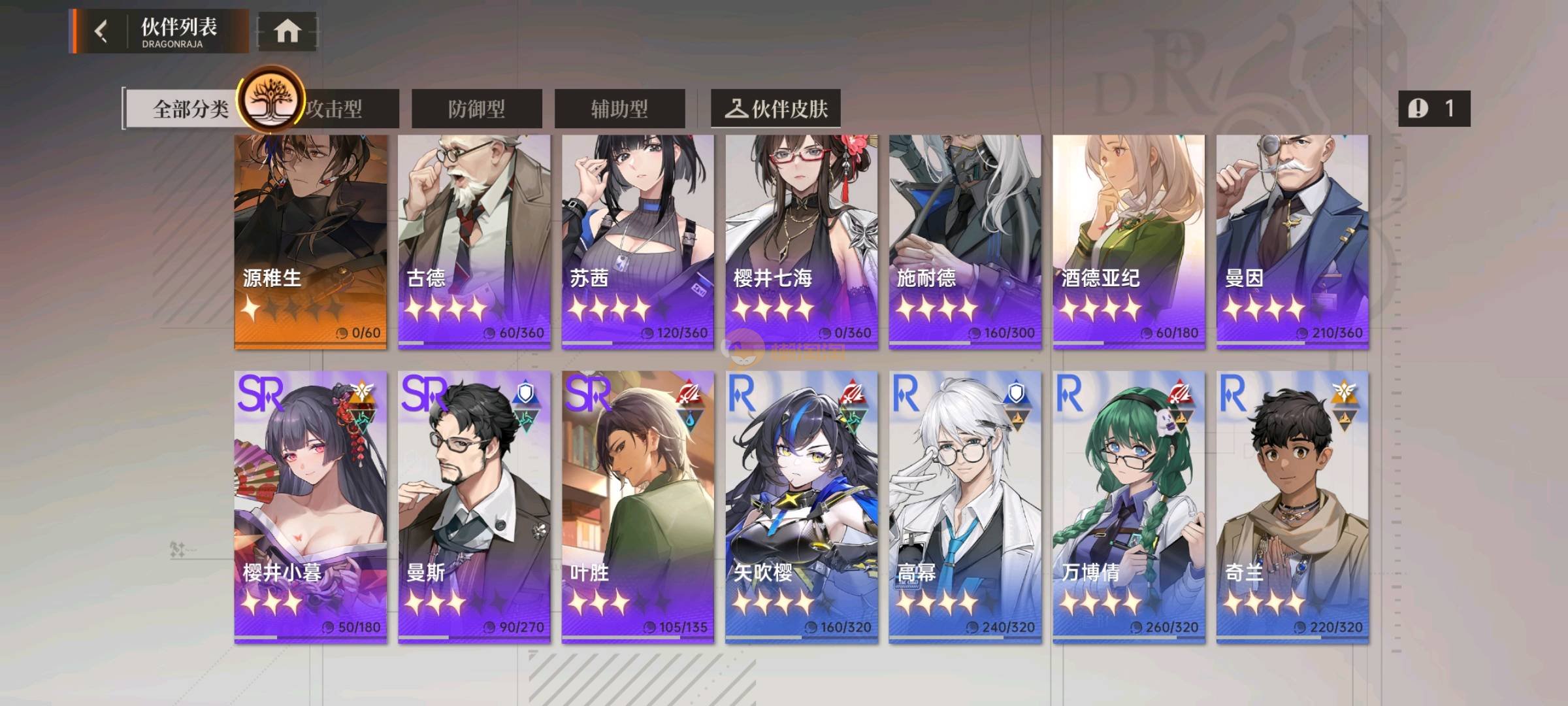Switch to the 防御型 tab
Viewport: 1568px width, 706px height.
pyautogui.click(x=476, y=109)
